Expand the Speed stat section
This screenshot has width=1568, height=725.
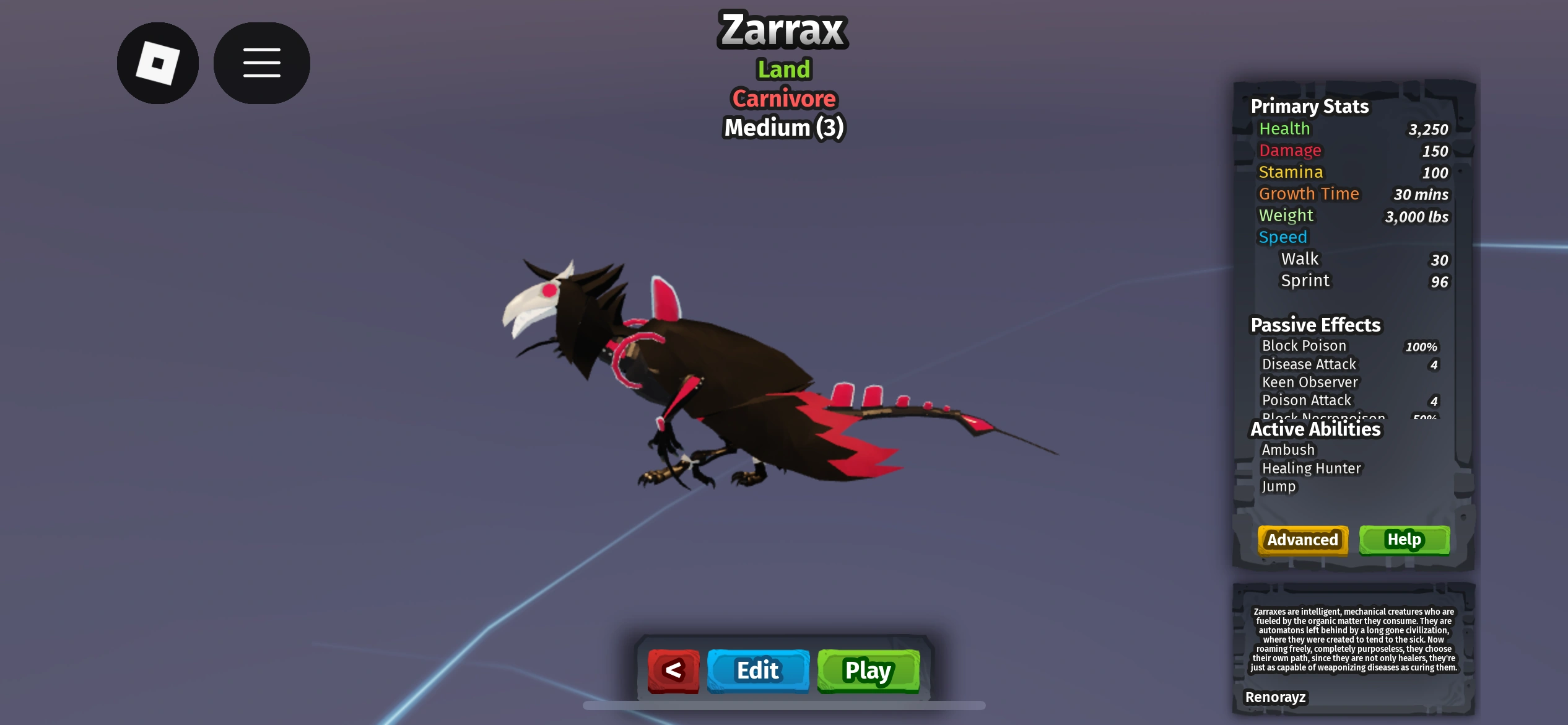tap(1283, 237)
